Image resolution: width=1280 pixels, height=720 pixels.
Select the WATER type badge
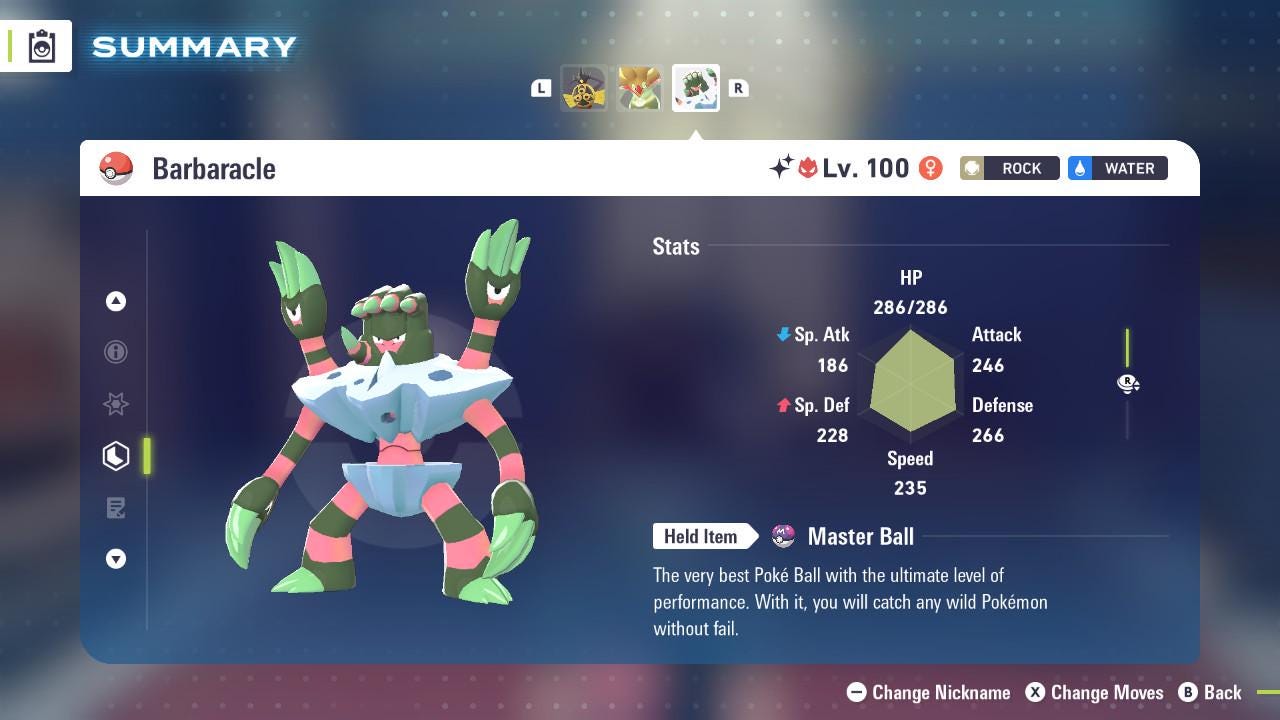[1117, 168]
